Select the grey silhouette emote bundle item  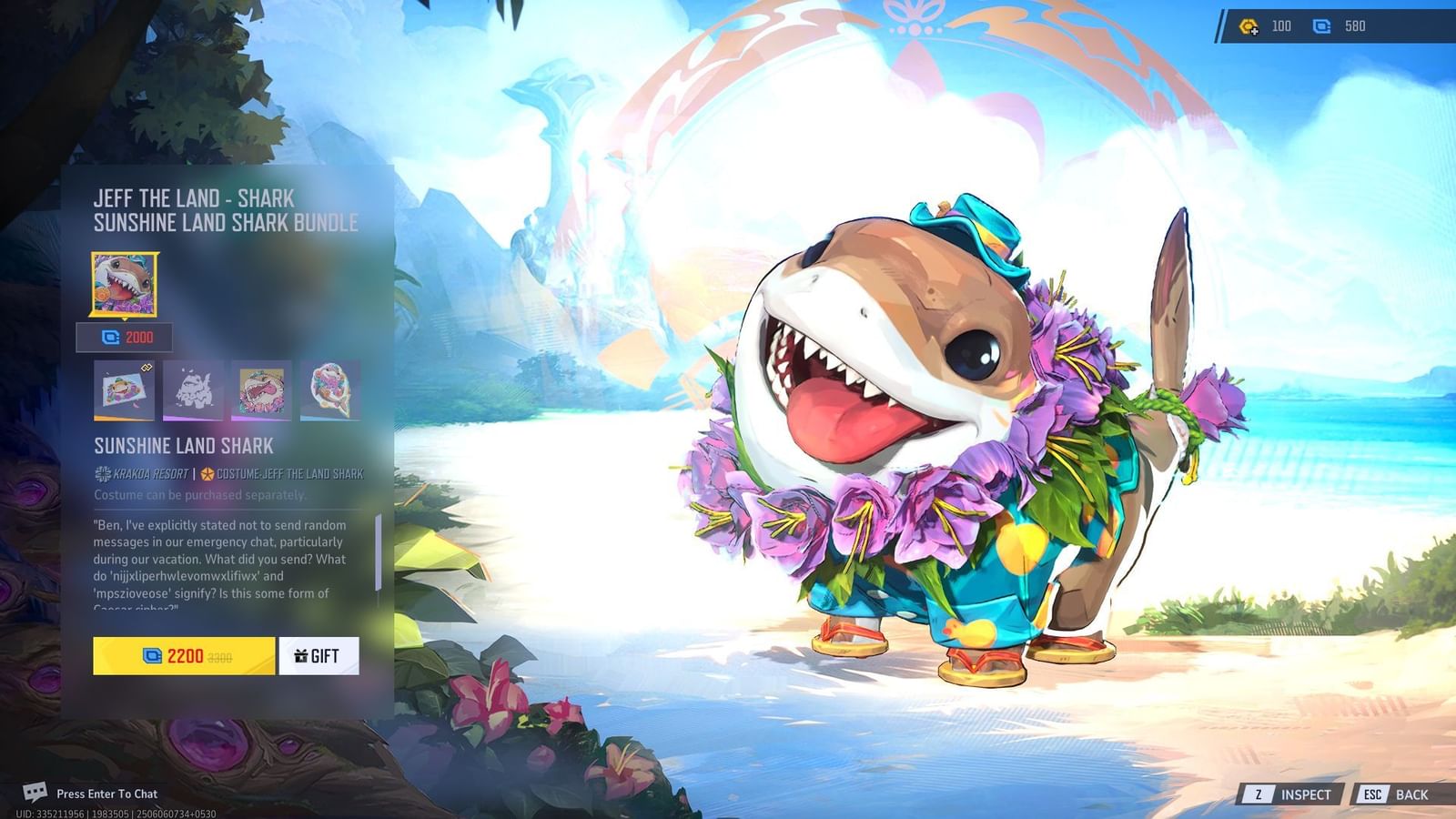(x=193, y=389)
